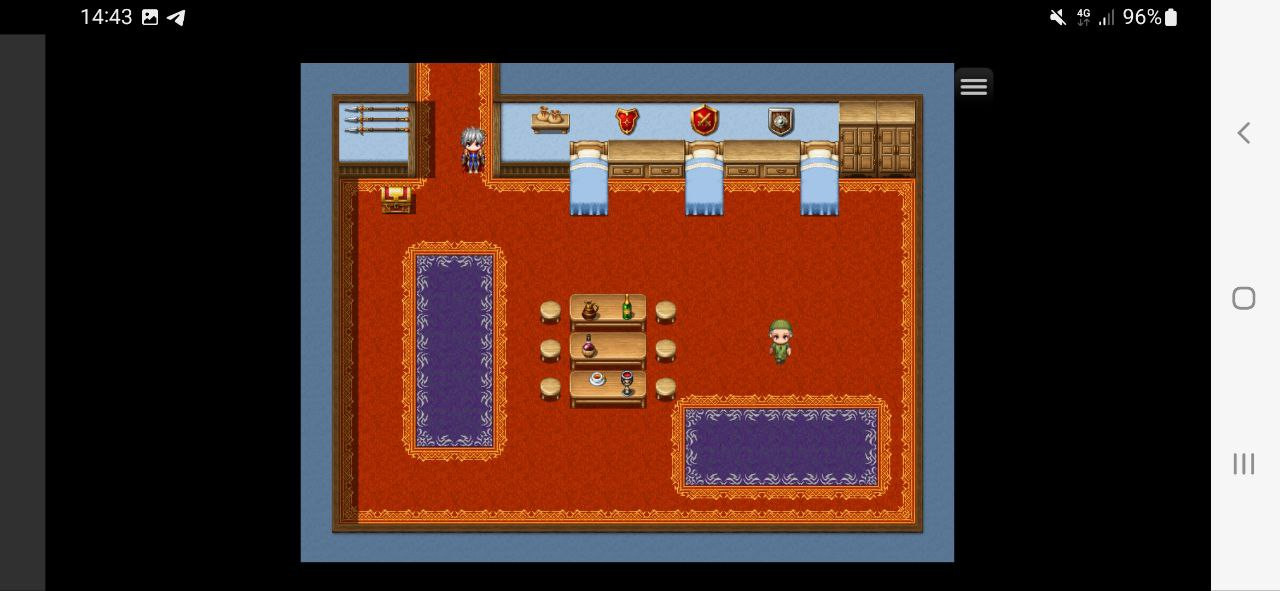Open the Android recent apps button
This screenshot has width=1280, height=591.
1244,463
